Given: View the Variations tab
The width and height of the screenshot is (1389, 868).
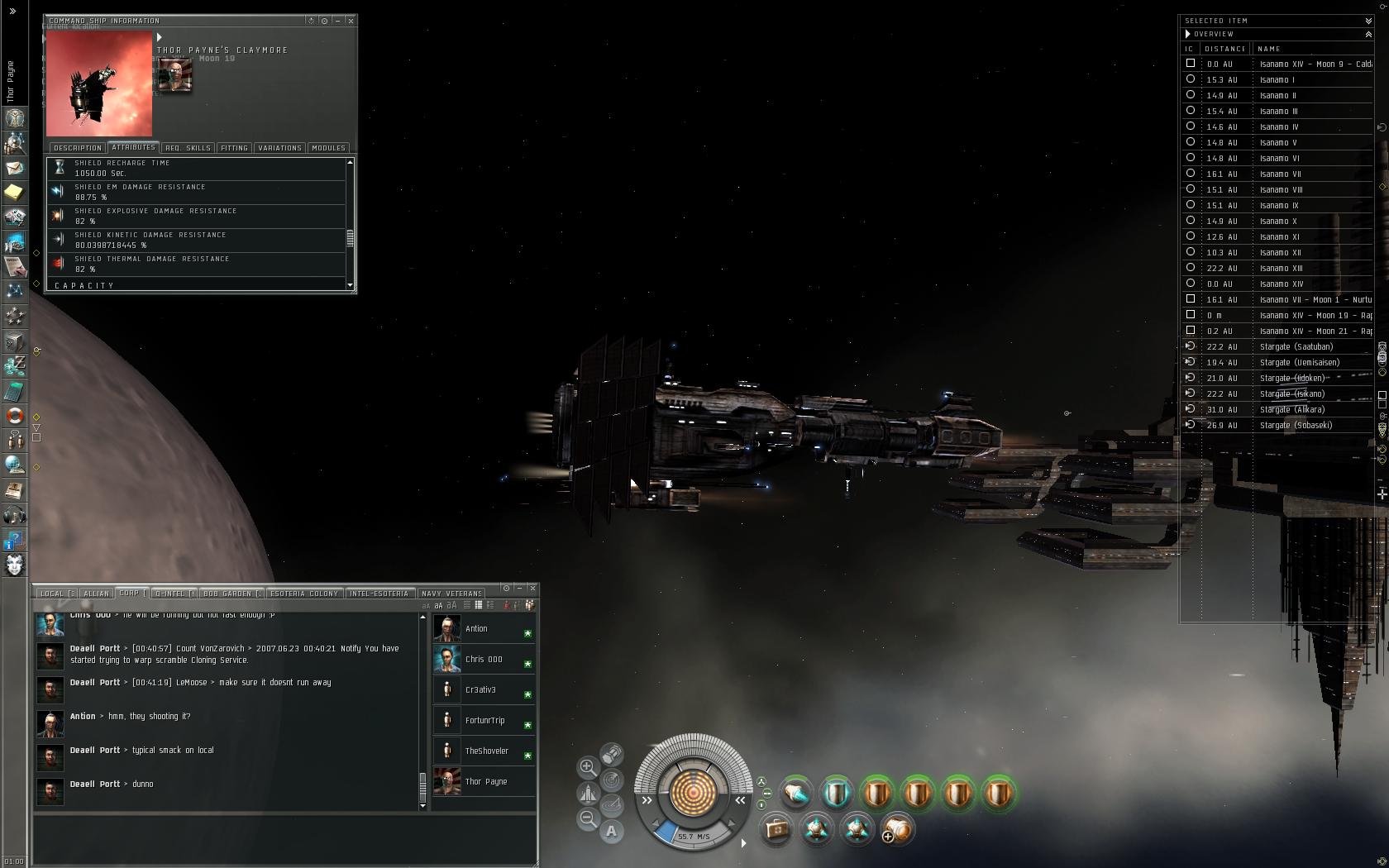Looking at the screenshot, I should pos(279,148).
